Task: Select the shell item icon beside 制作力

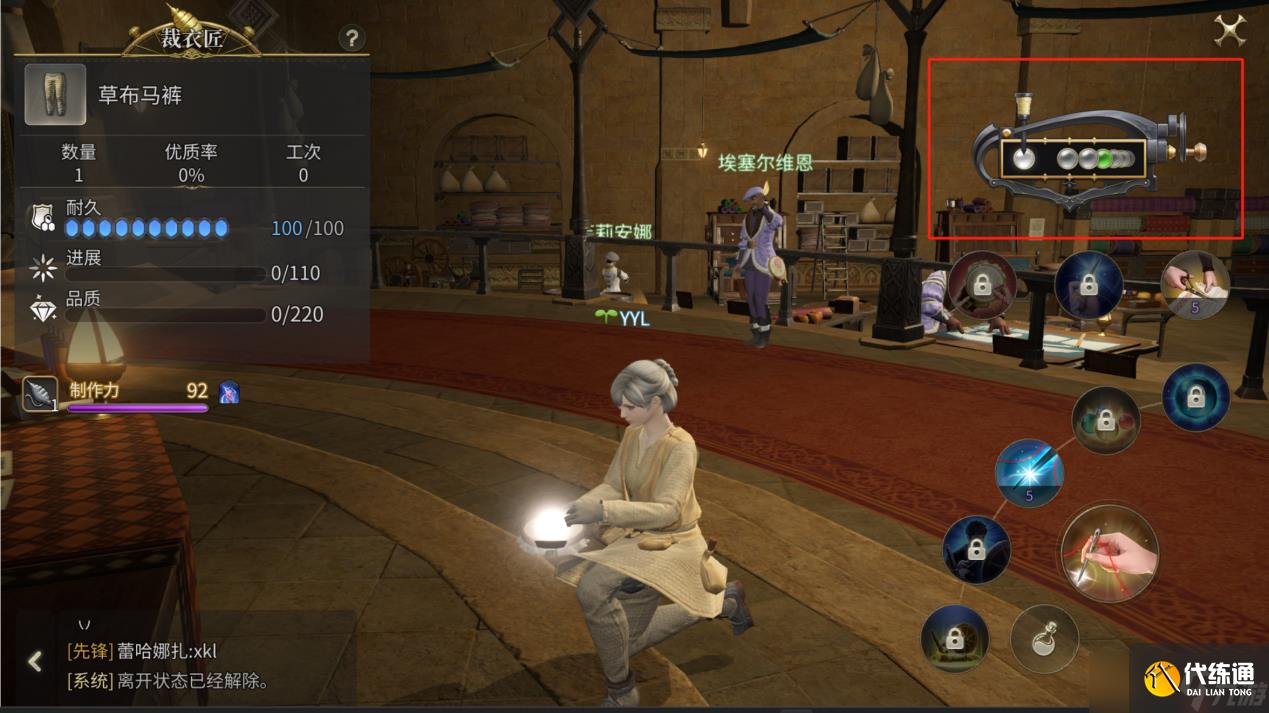Action: (41, 394)
